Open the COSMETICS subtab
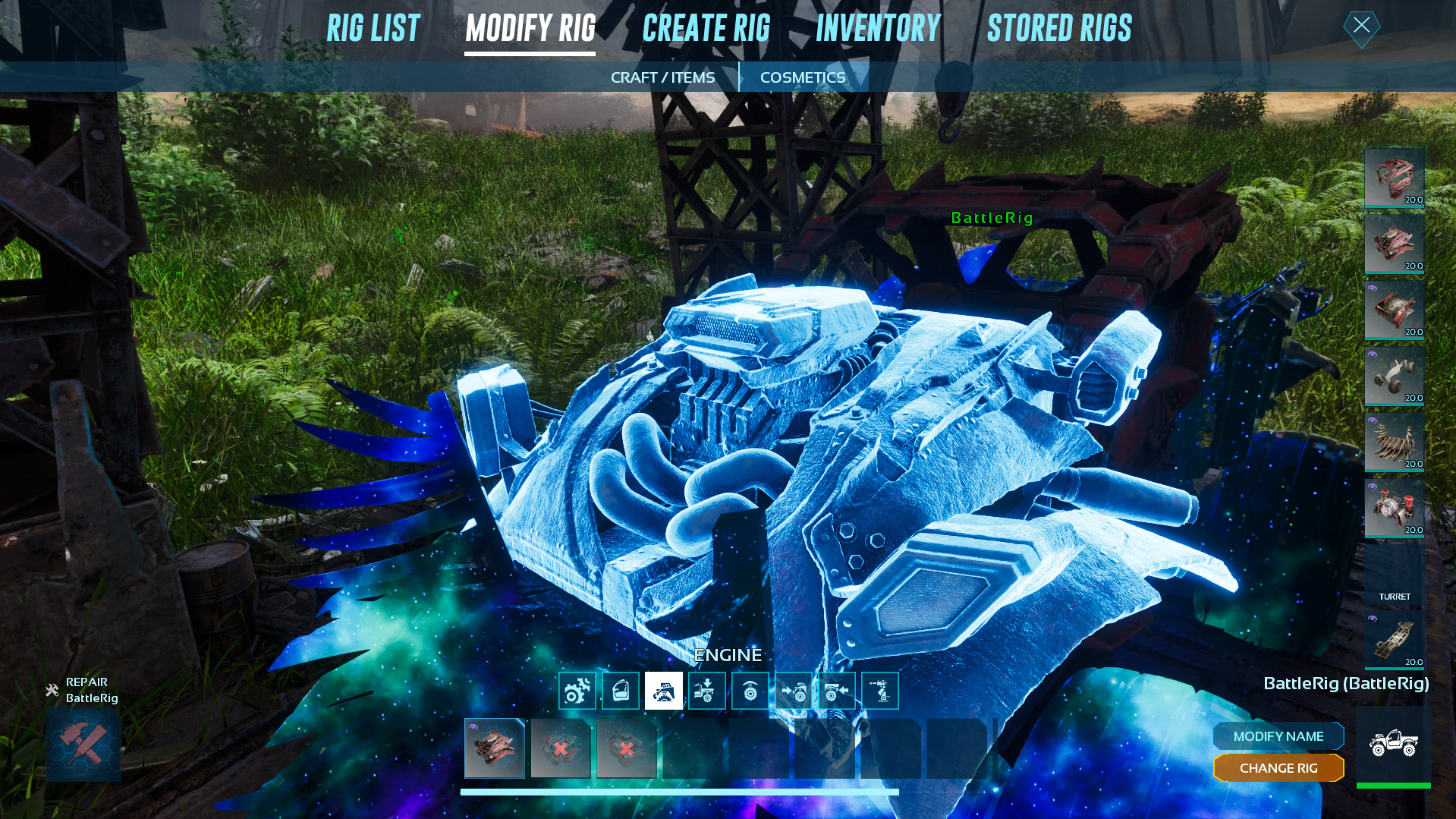 coord(803,77)
